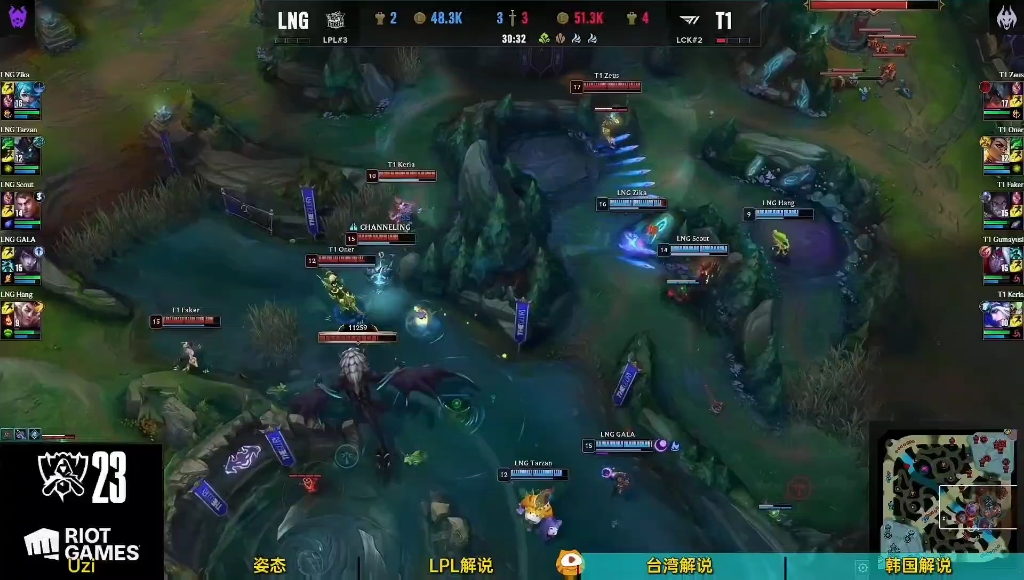The width and height of the screenshot is (1024, 580).
Task: Switch to the 韩国解说 commentary tab
Action: click(x=918, y=566)
